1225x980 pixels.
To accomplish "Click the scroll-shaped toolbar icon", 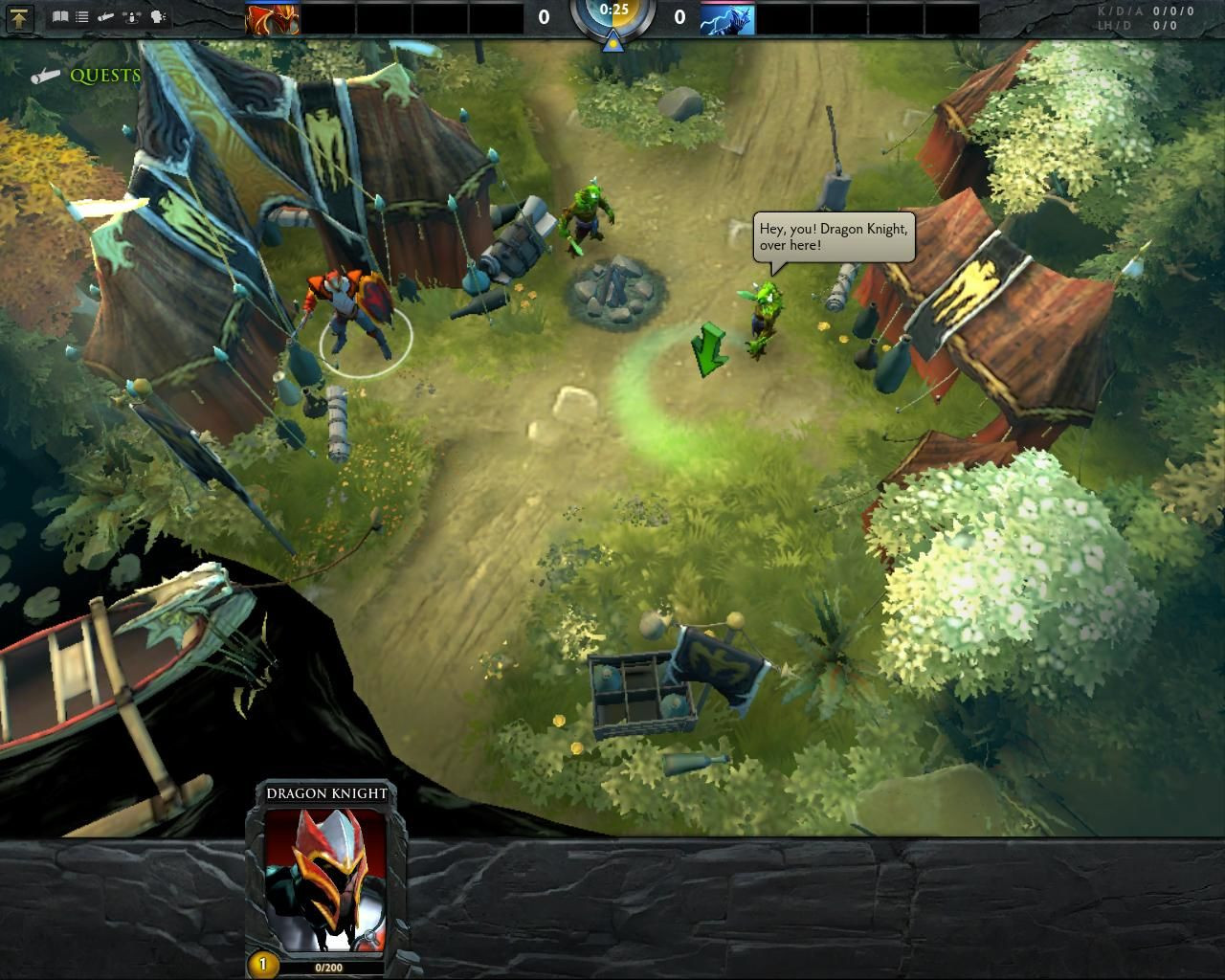I will click(x=107, y=17).
